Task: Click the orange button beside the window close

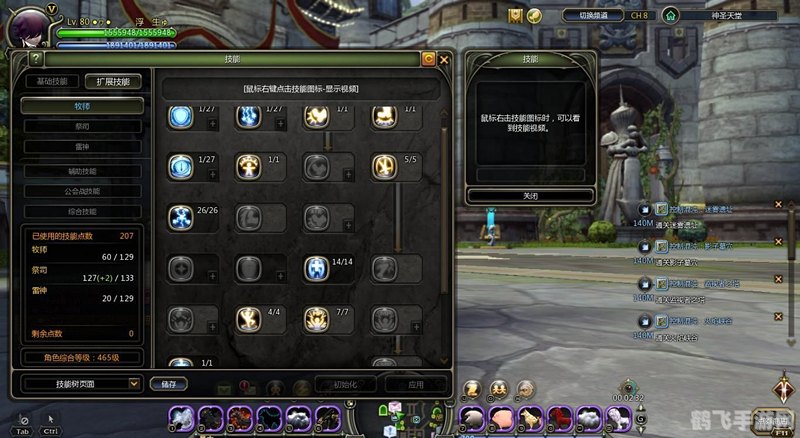Action: [428, 60]
